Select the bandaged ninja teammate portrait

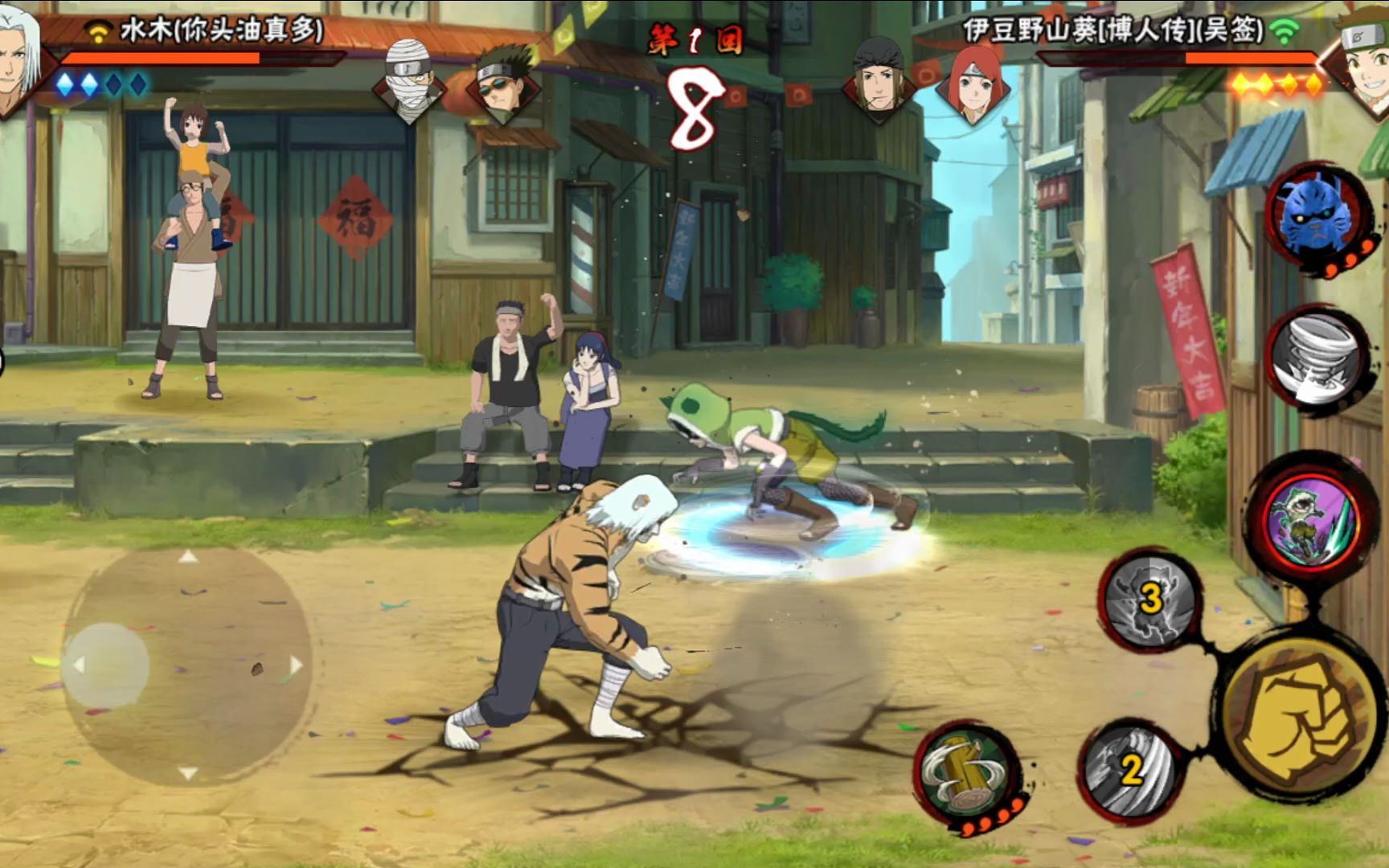(408, 80)
